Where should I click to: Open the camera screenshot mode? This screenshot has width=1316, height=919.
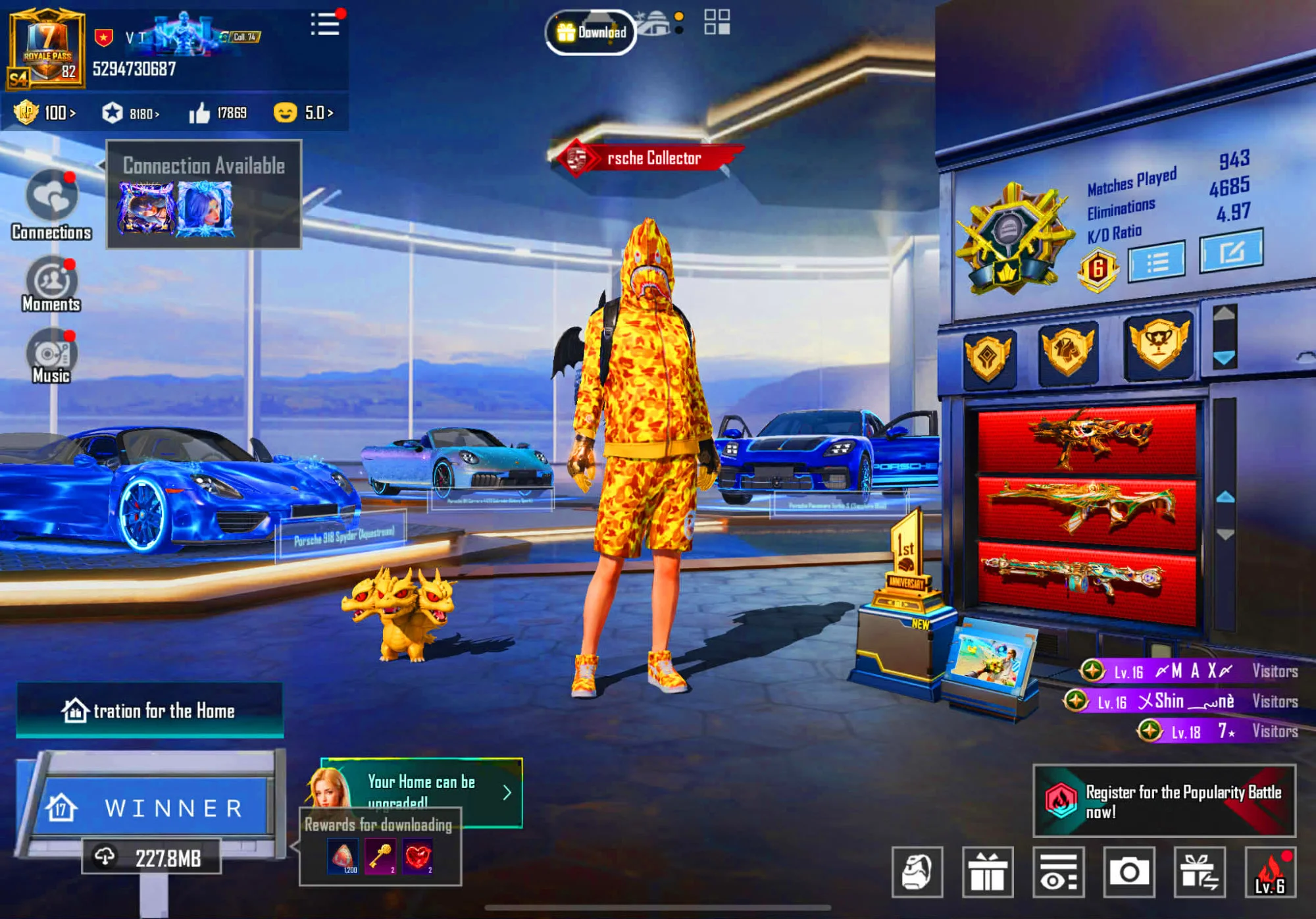coord(1129,872)
